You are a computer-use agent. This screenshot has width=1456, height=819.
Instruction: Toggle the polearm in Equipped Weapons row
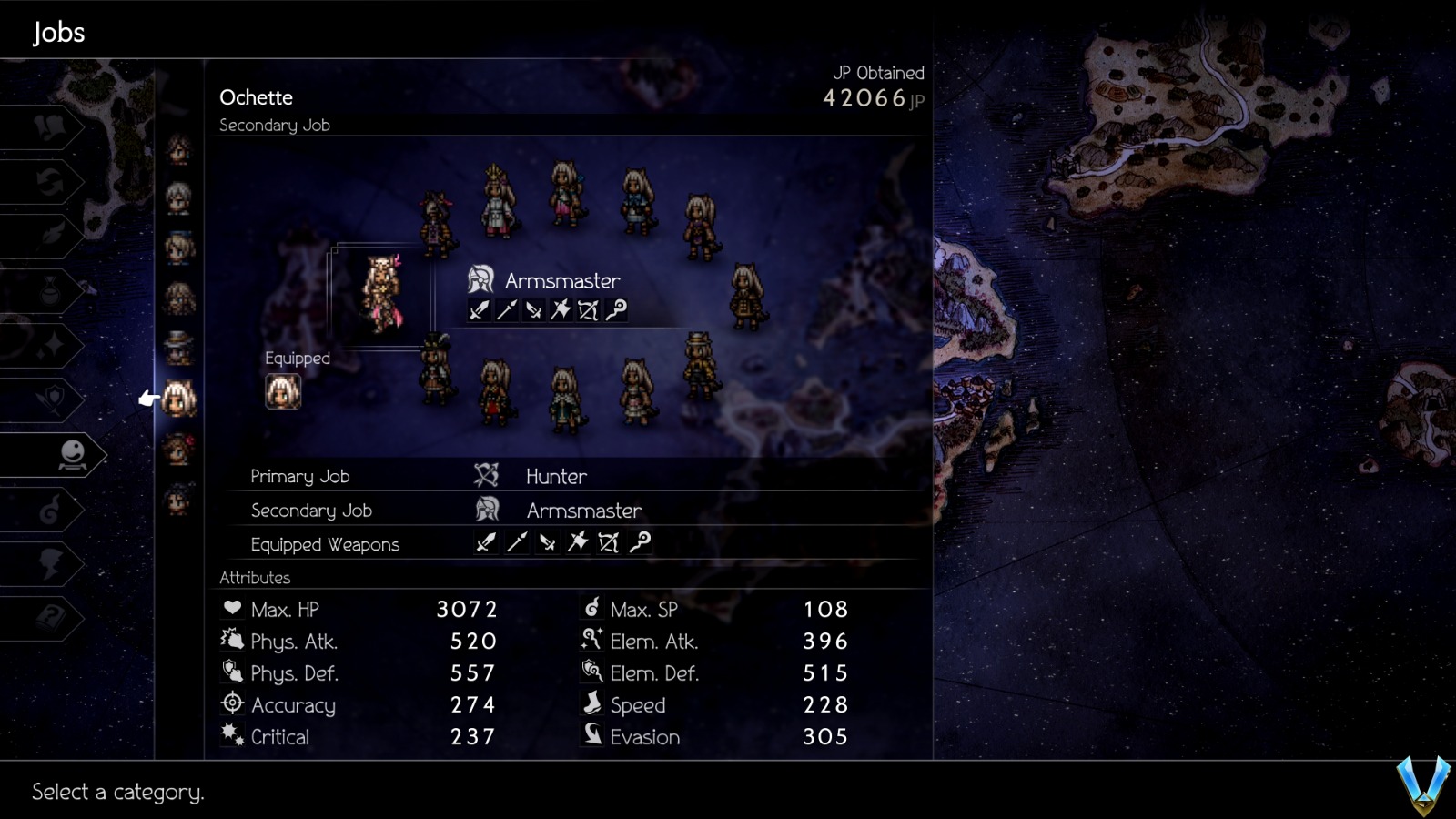(516, 542)
